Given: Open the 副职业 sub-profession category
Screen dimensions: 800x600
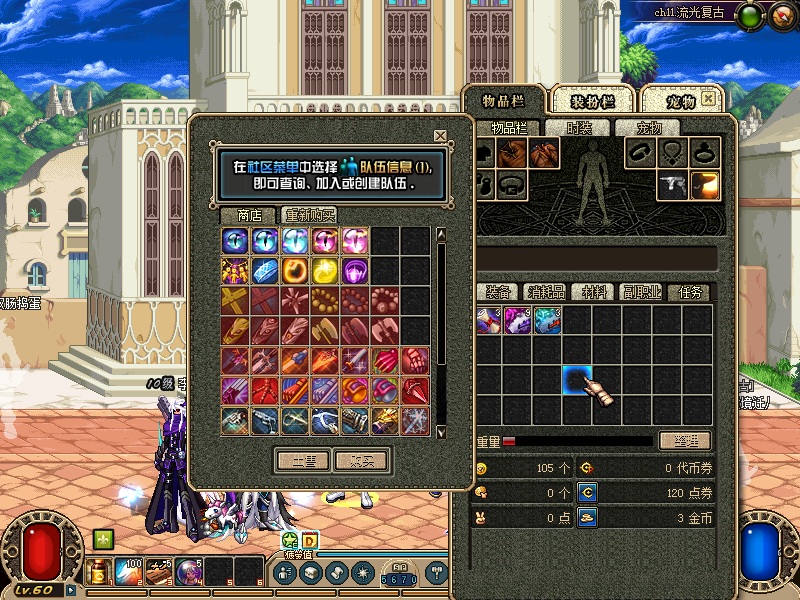Looking at the screenshot, I should pos(641,292).
